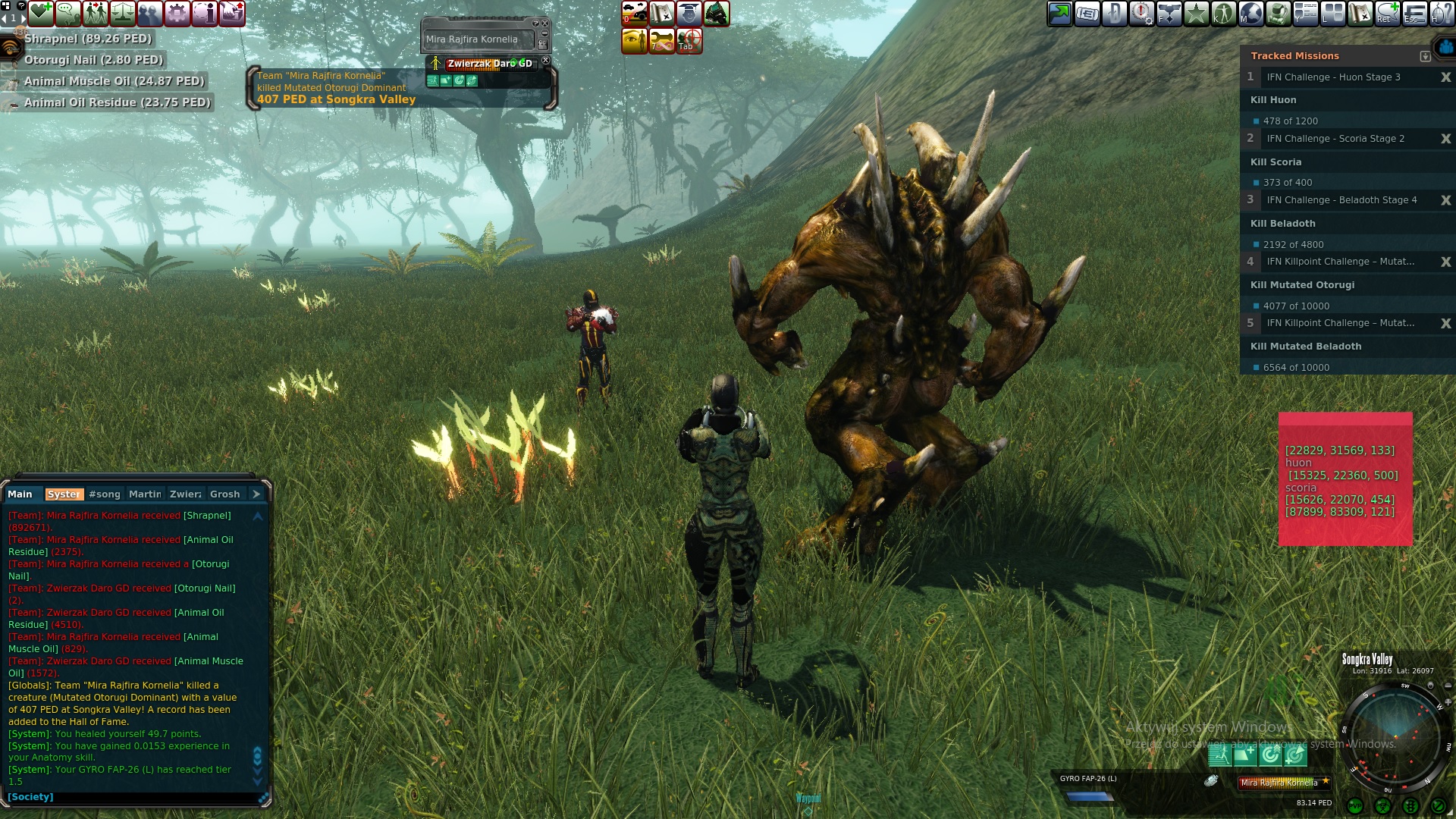Open the Grosh chat tab
1456x819 pixels.
click(224, 494)
